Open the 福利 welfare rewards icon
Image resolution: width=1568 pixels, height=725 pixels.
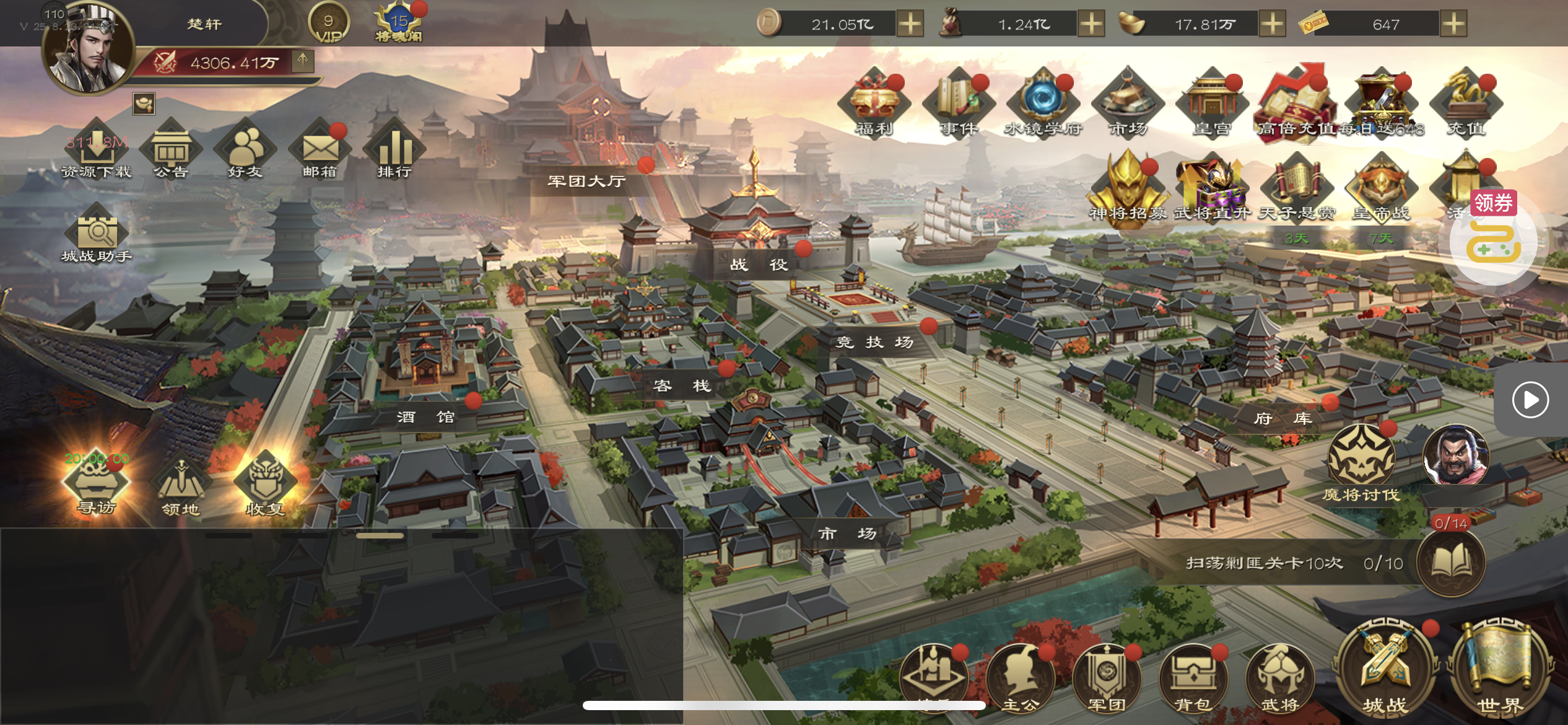pyautogui.click(x=874, y=104)
